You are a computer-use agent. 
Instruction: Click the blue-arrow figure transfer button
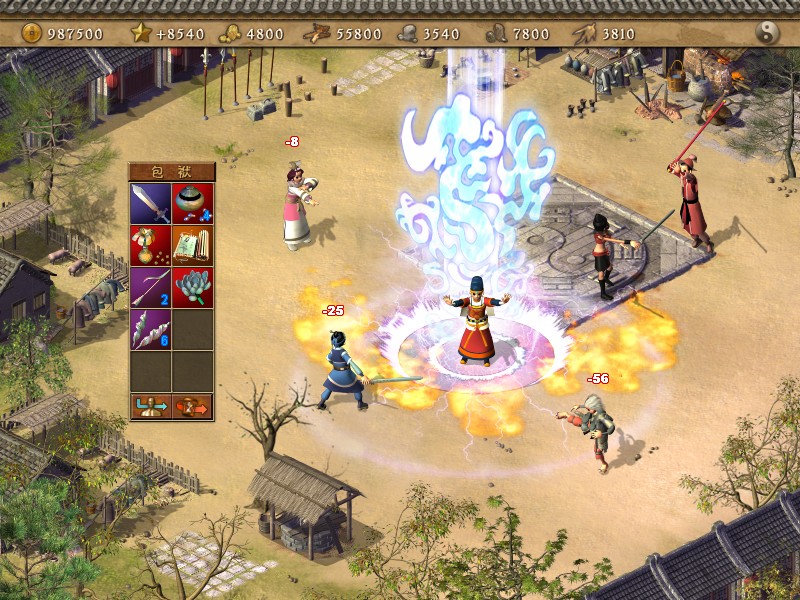click(x=150, y=406)
